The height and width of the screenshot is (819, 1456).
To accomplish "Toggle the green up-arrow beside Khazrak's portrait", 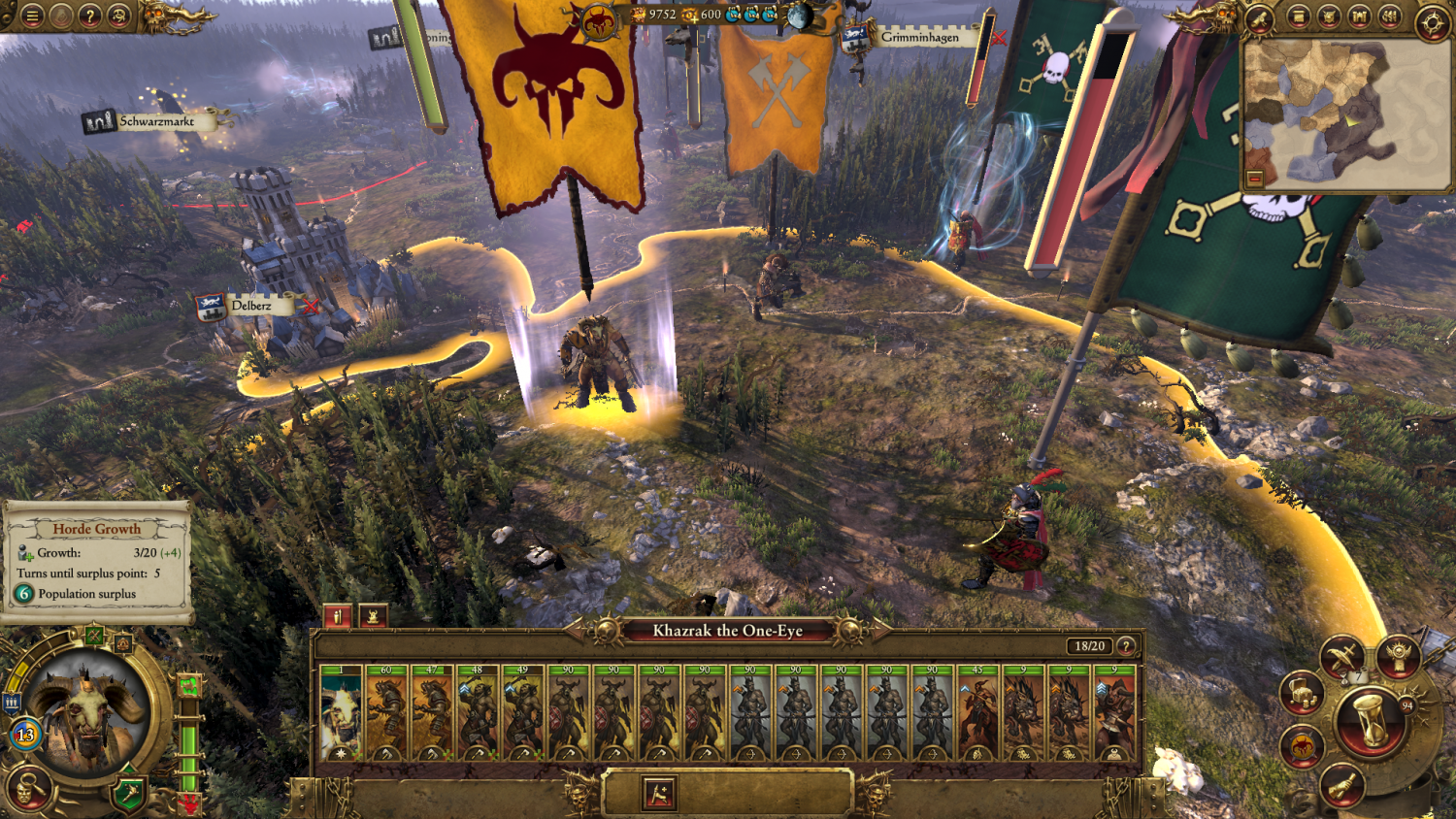I will click(x=190, y=684).
